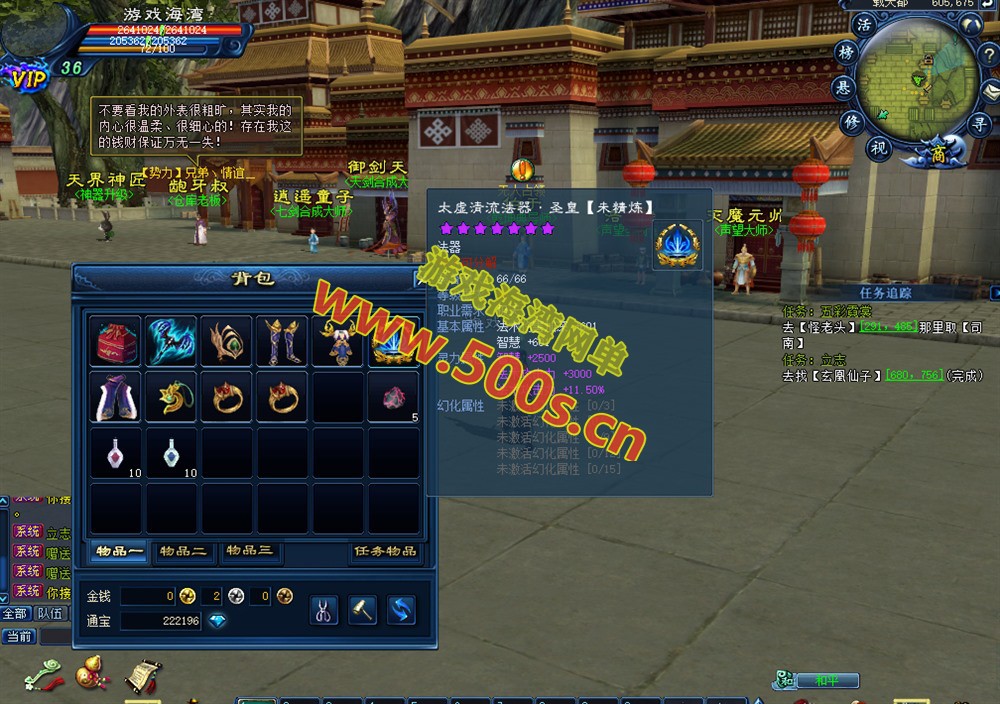The height and width of the screenshot is (704, 1000).
Task: Click the hammer button in the bag
Action: point(362,609)
